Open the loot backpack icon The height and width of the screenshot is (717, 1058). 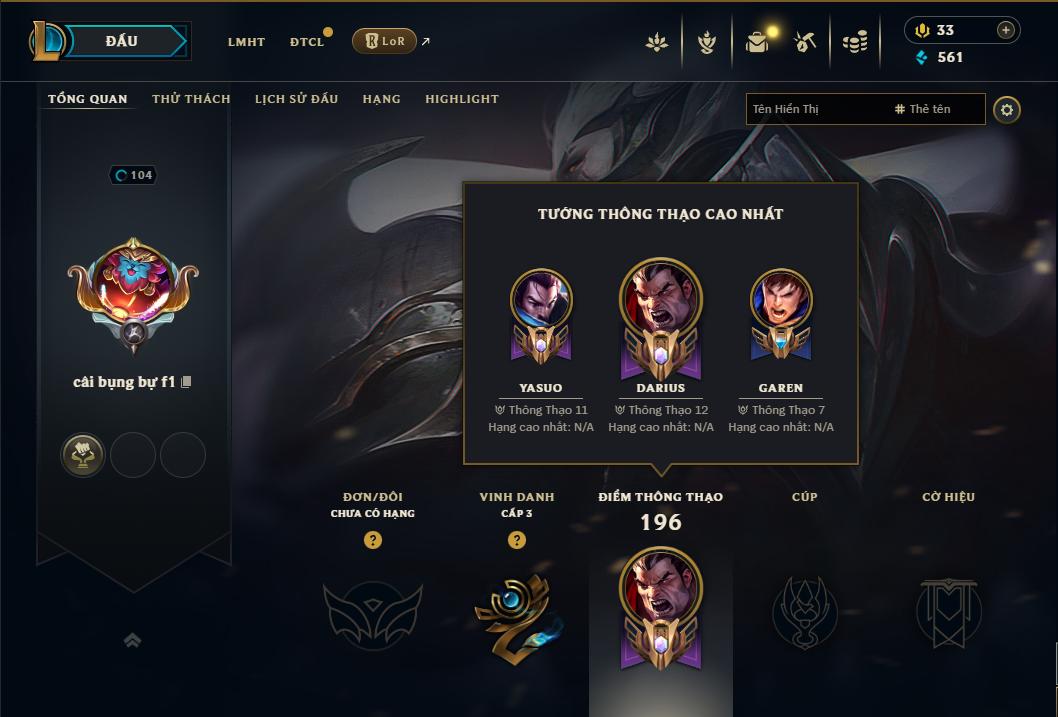757,42
